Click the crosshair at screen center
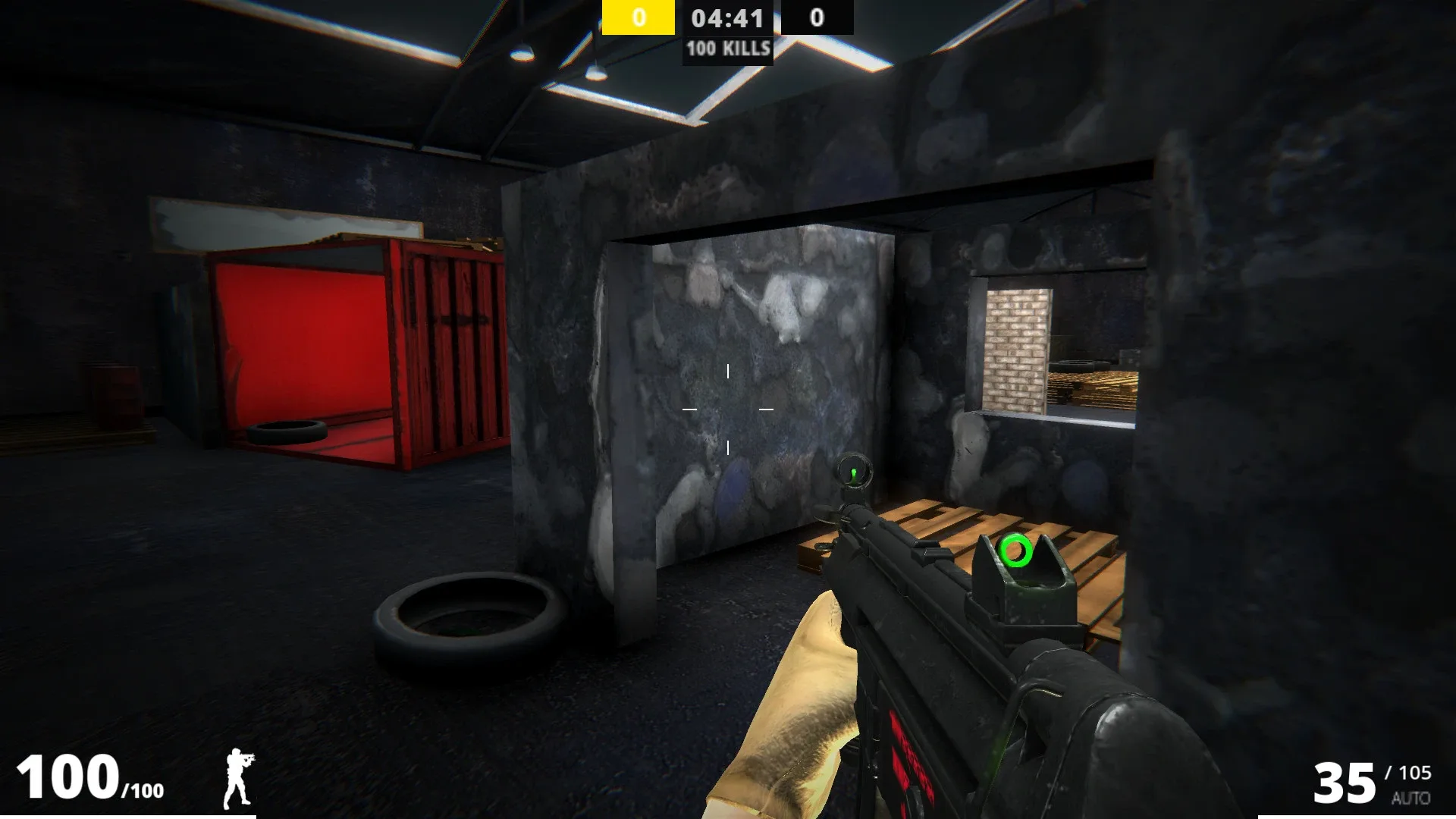The width and height of the screenshot is (1456, 819). (728, 409)
